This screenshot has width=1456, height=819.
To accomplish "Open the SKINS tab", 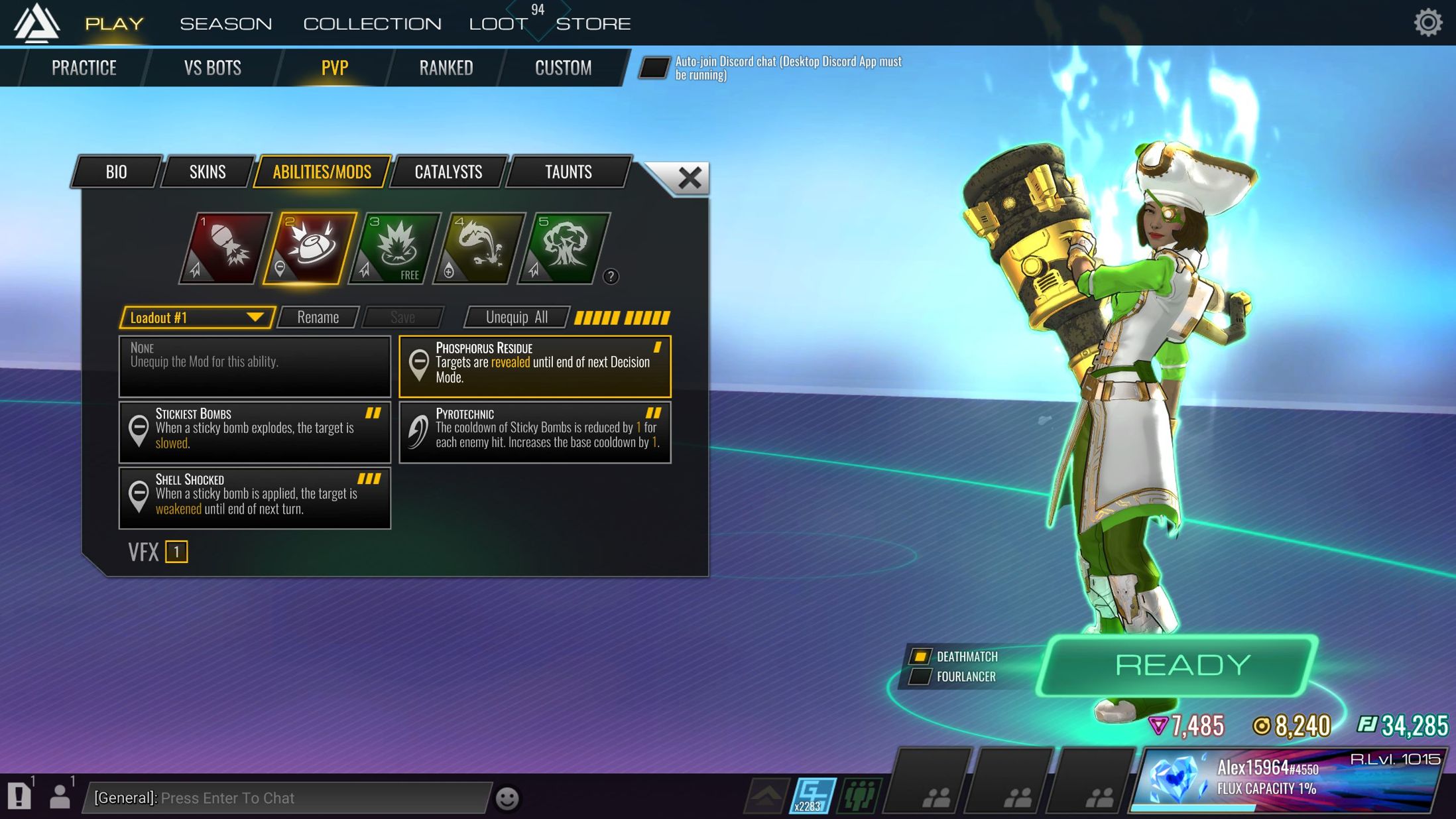I will coord(206,172).
